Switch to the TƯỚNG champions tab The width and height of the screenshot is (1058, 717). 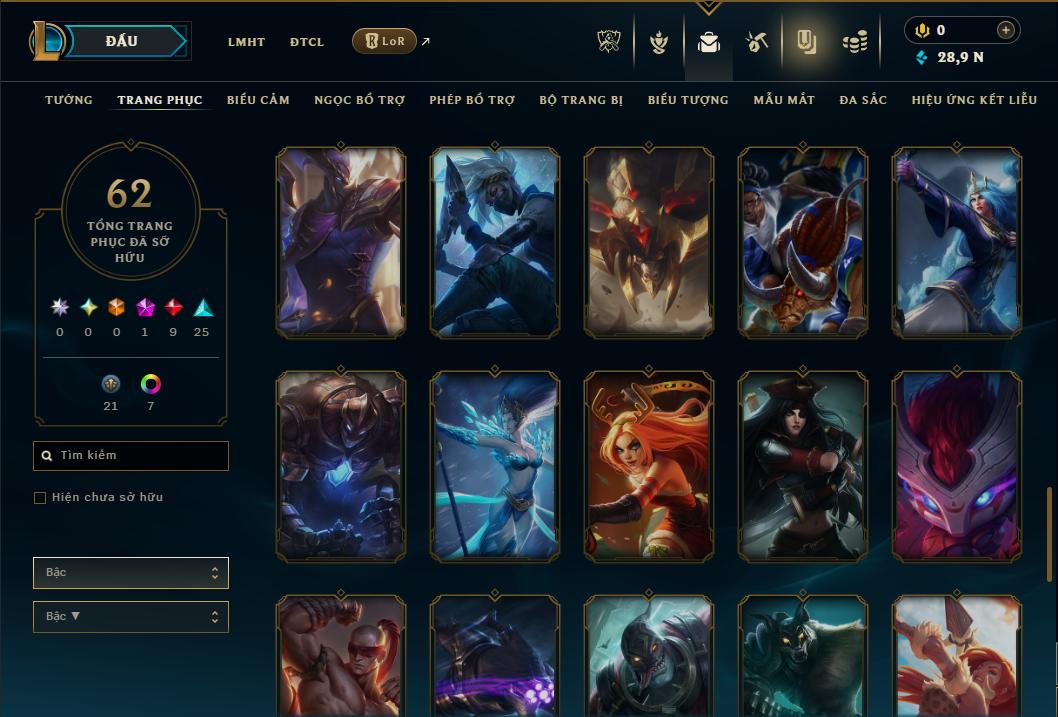(x=69, y=100)
